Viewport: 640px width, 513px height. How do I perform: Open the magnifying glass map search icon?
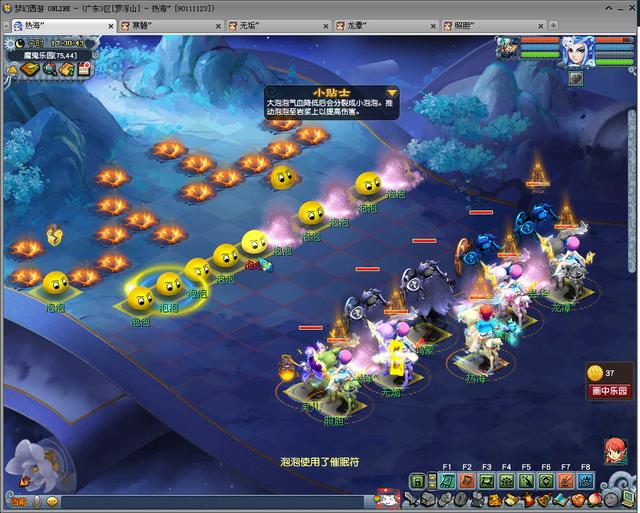(50, 69)
